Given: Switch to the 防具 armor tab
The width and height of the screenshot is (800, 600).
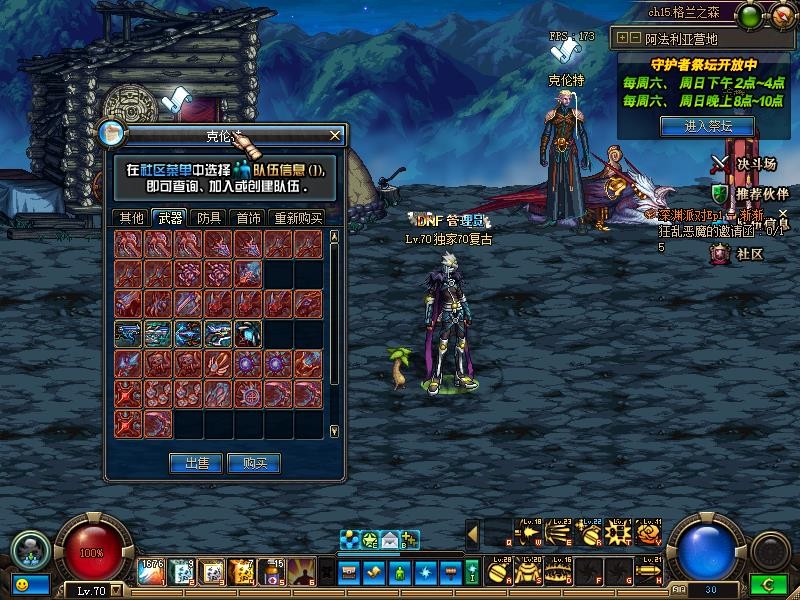Looking at the screenshot, I should 209,218.
